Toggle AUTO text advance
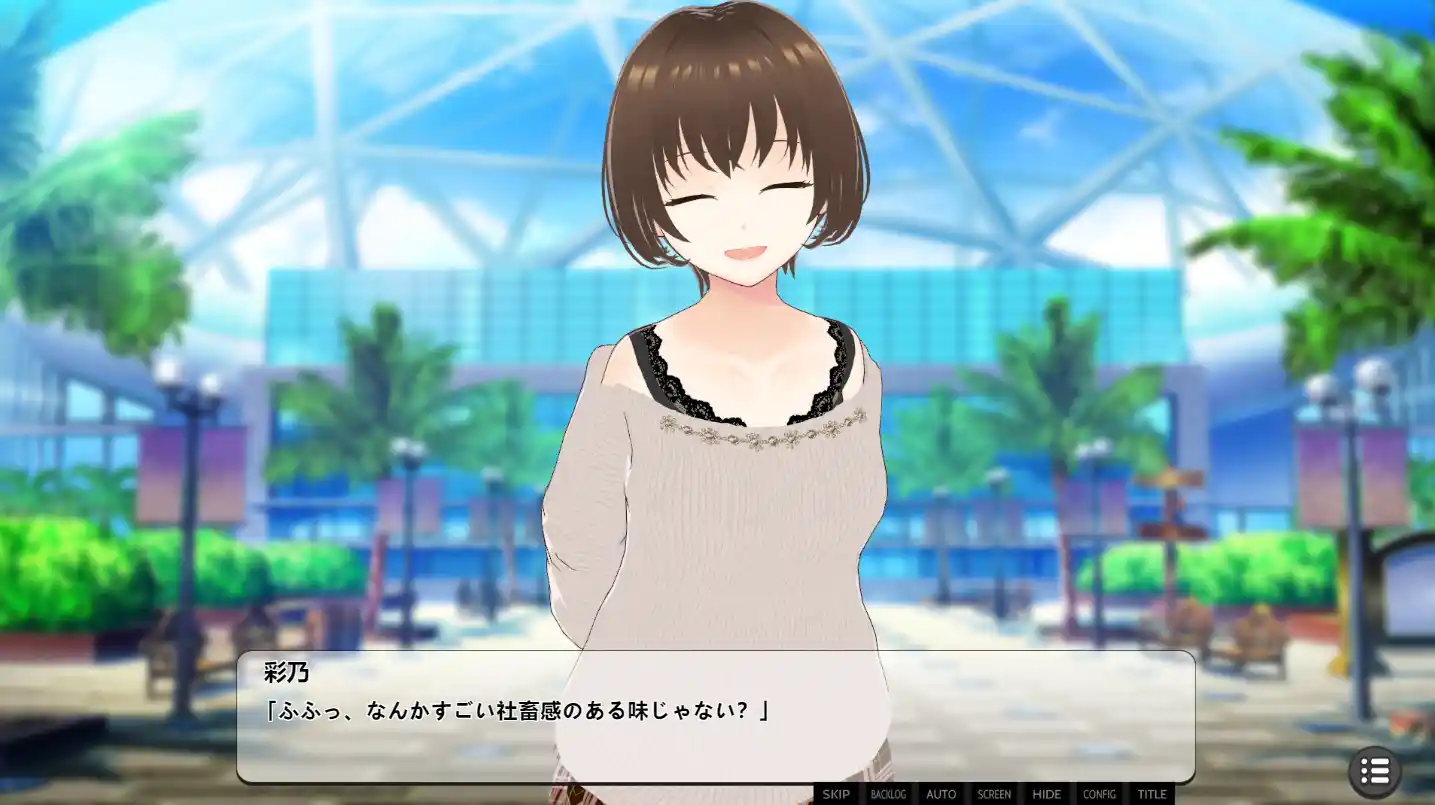Viewport: 1435px width, 805px height. [941, 794]
